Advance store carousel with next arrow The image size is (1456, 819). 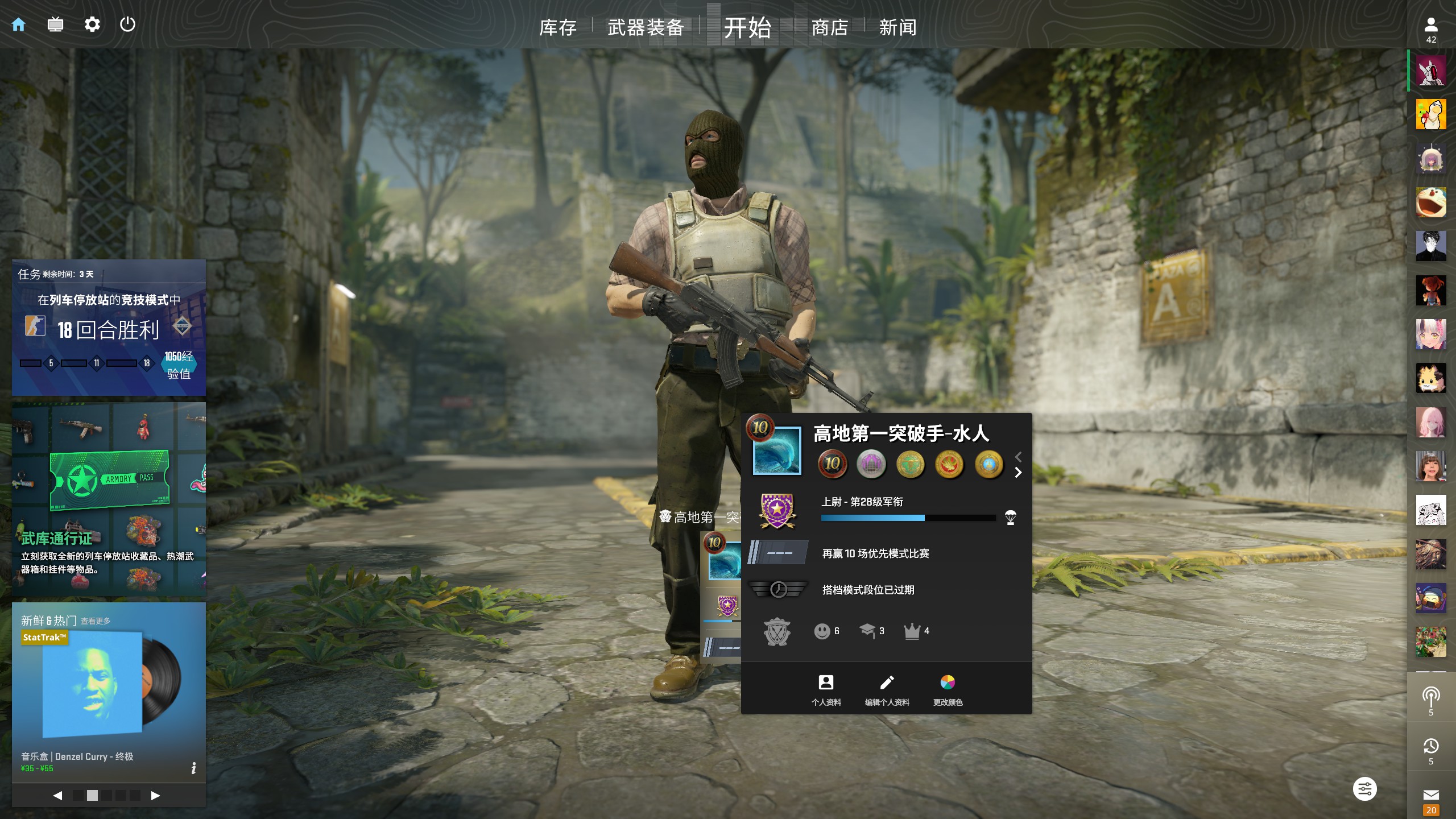[x=155, y=796]
